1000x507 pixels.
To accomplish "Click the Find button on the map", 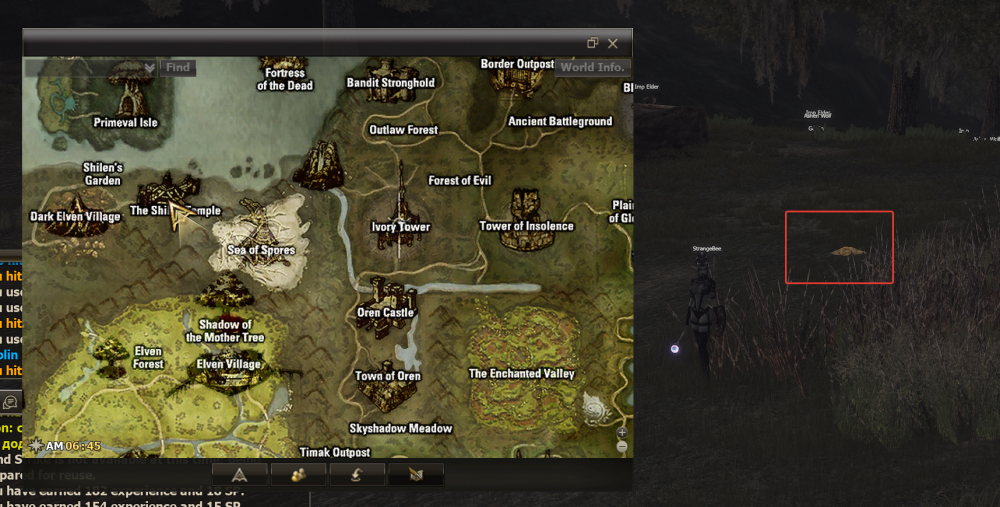I will point(178,68).
